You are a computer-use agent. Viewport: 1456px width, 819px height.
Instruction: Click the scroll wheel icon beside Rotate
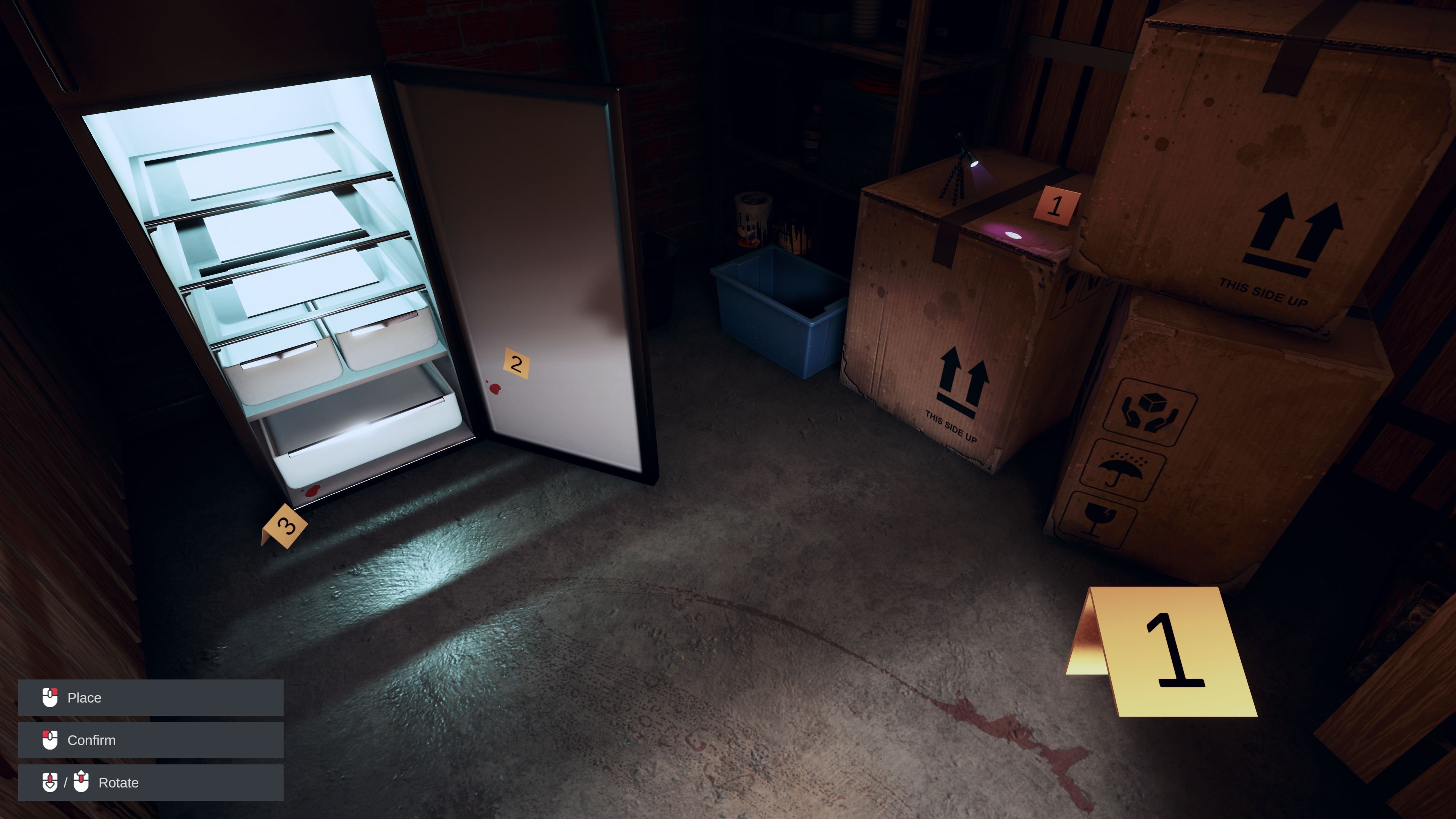click(50, 783)
